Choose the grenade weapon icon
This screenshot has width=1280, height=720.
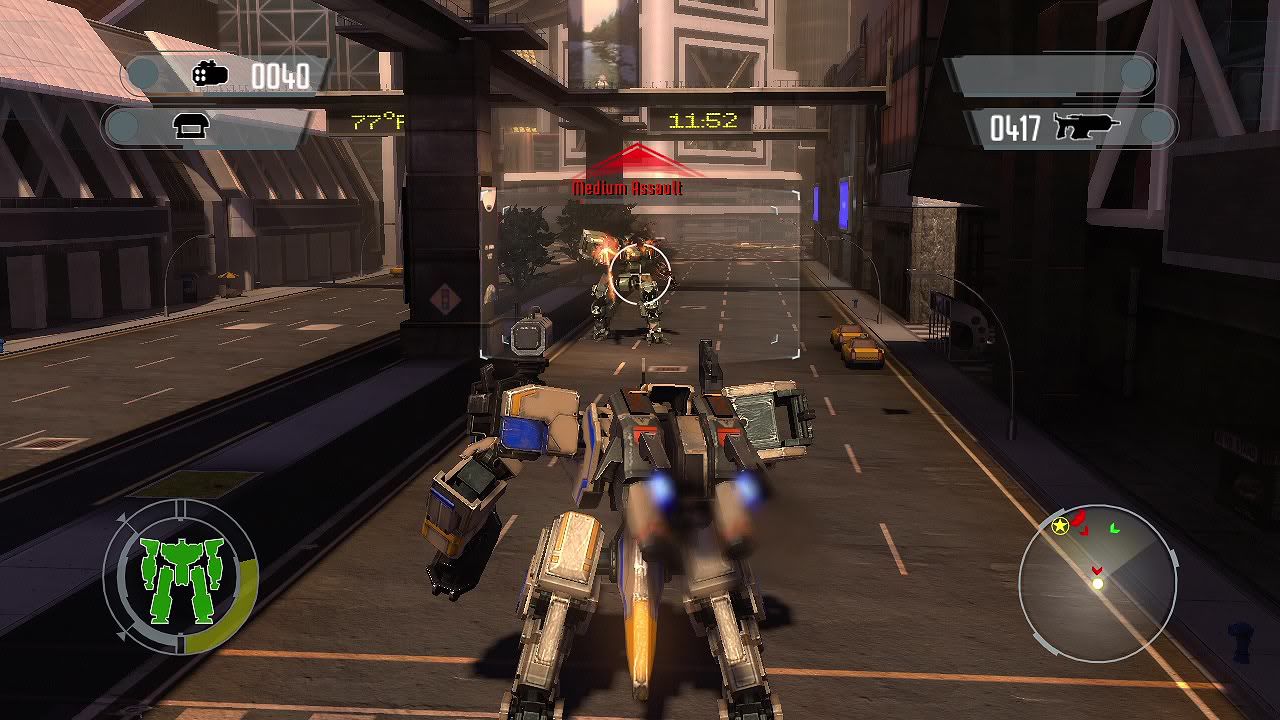pos(211,75)
